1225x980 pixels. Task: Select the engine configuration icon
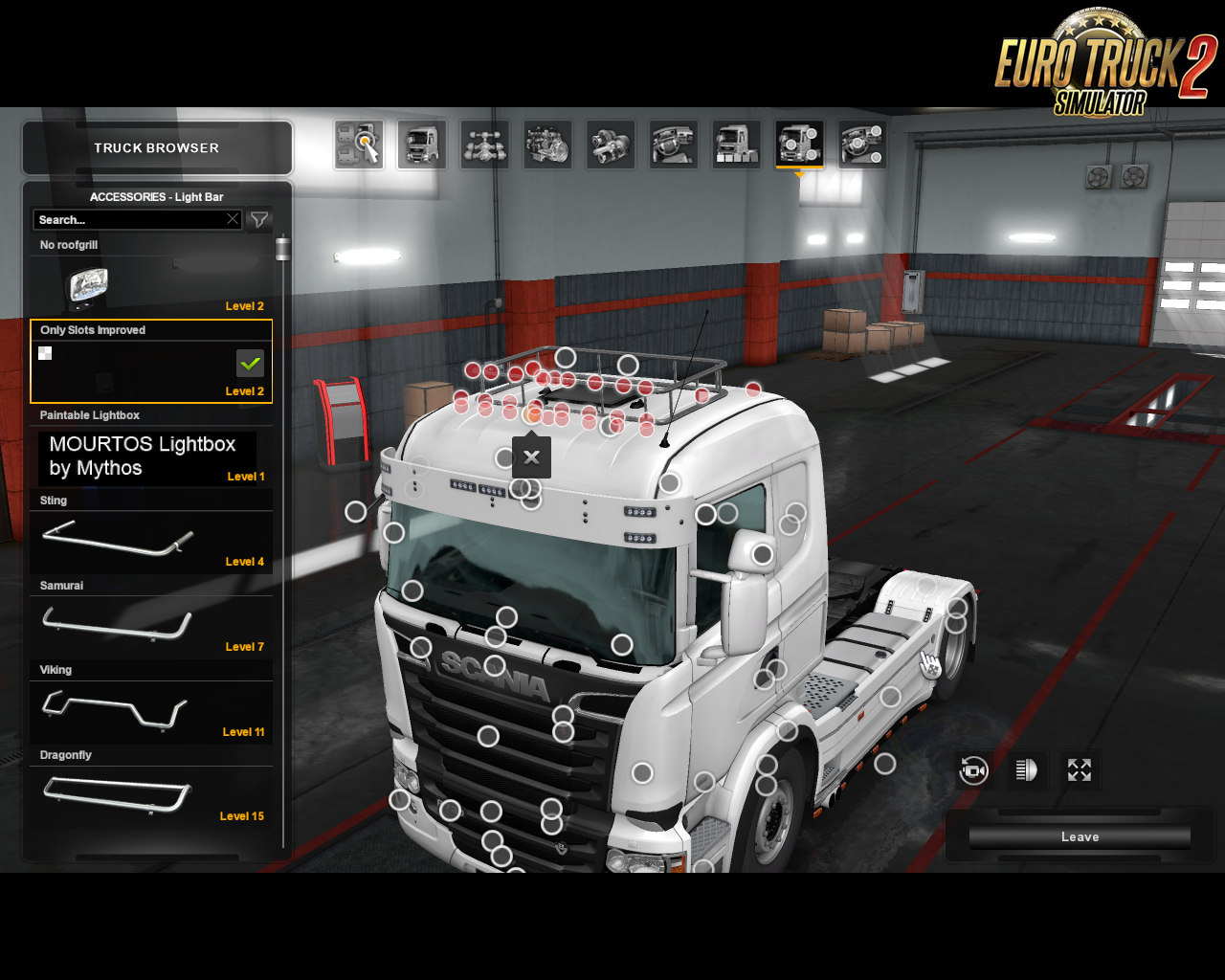pyautogui.click(x=547, y=144)
